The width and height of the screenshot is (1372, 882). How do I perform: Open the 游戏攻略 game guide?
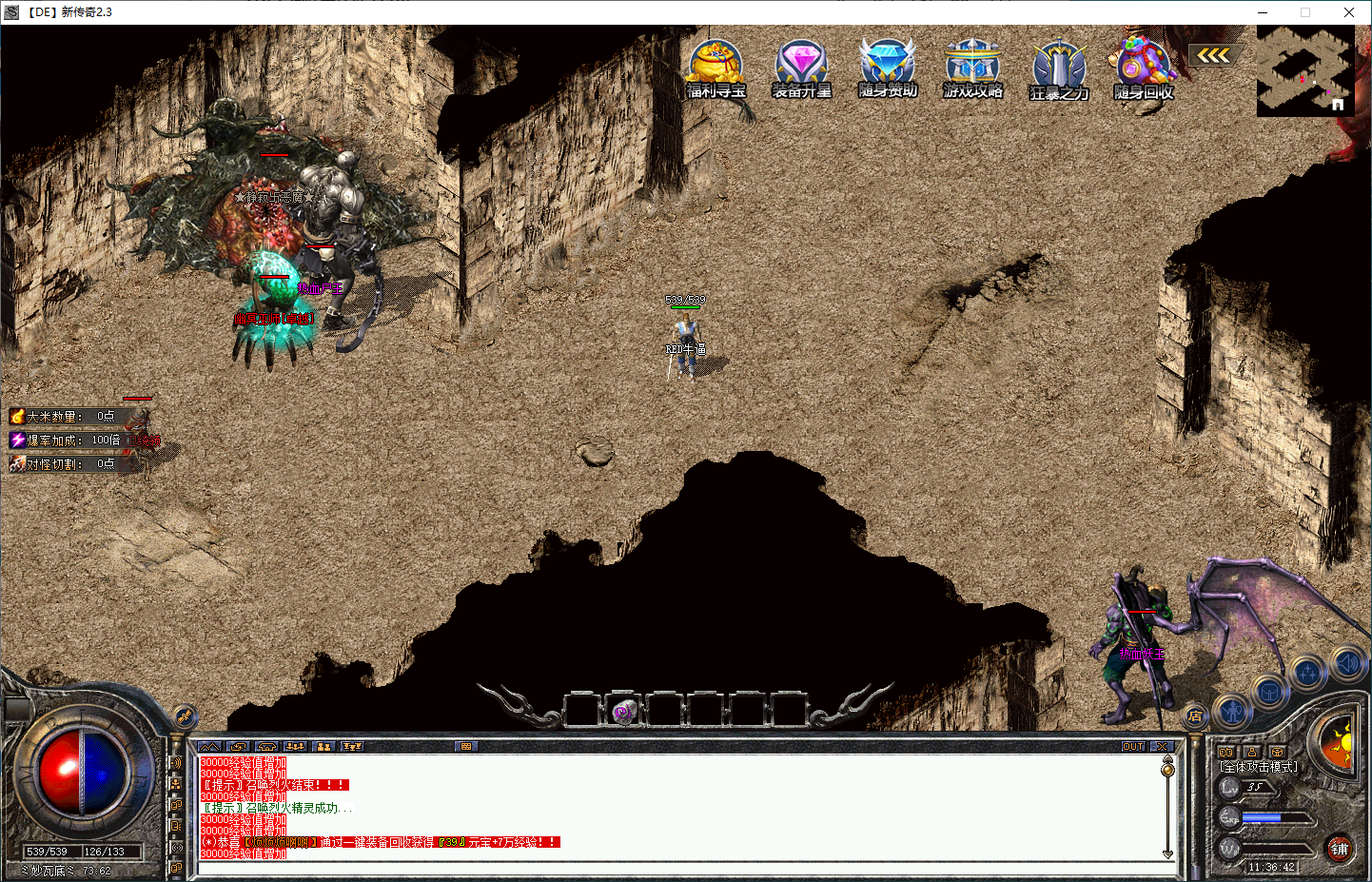pos(972,69)
